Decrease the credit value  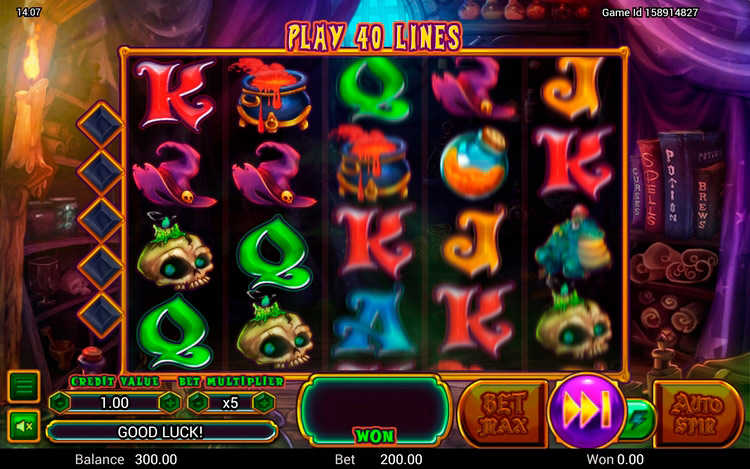(x=59, y=402)
